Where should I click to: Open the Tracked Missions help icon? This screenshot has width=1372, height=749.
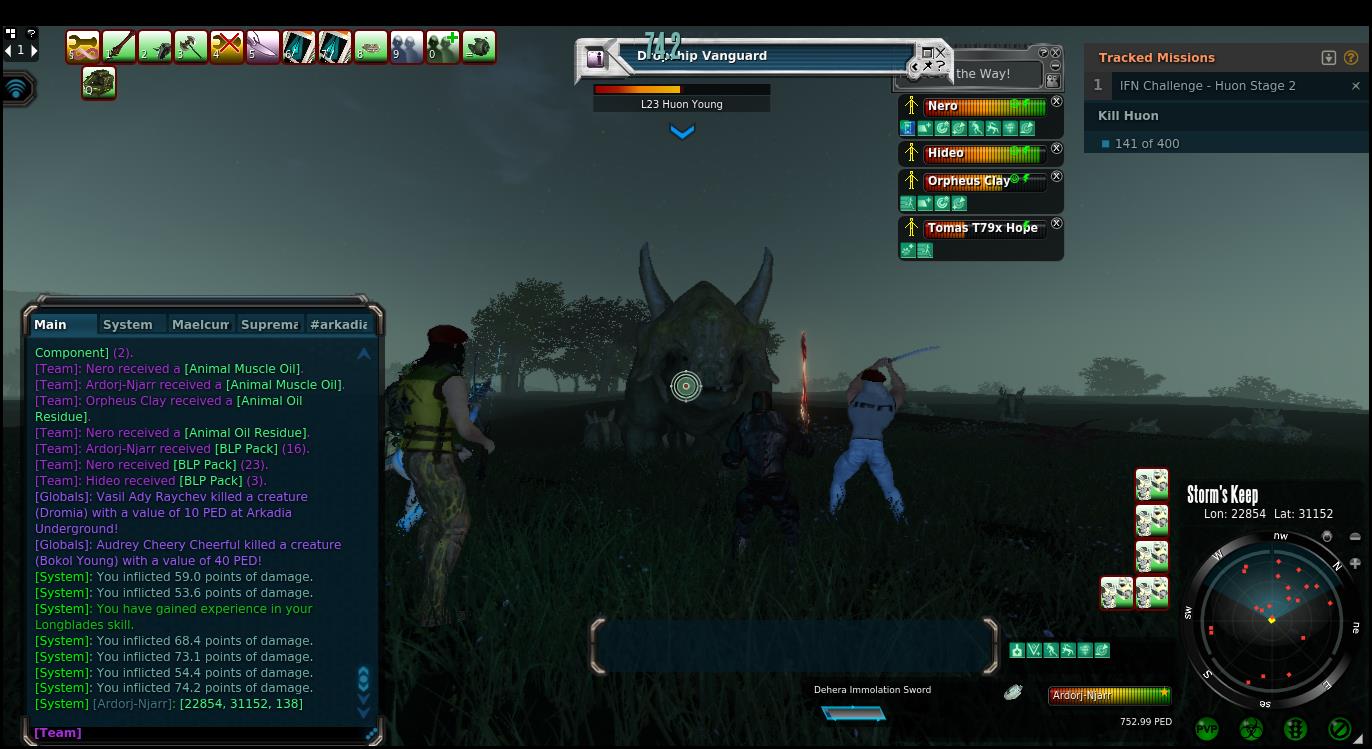click(x=1351, y=58)
